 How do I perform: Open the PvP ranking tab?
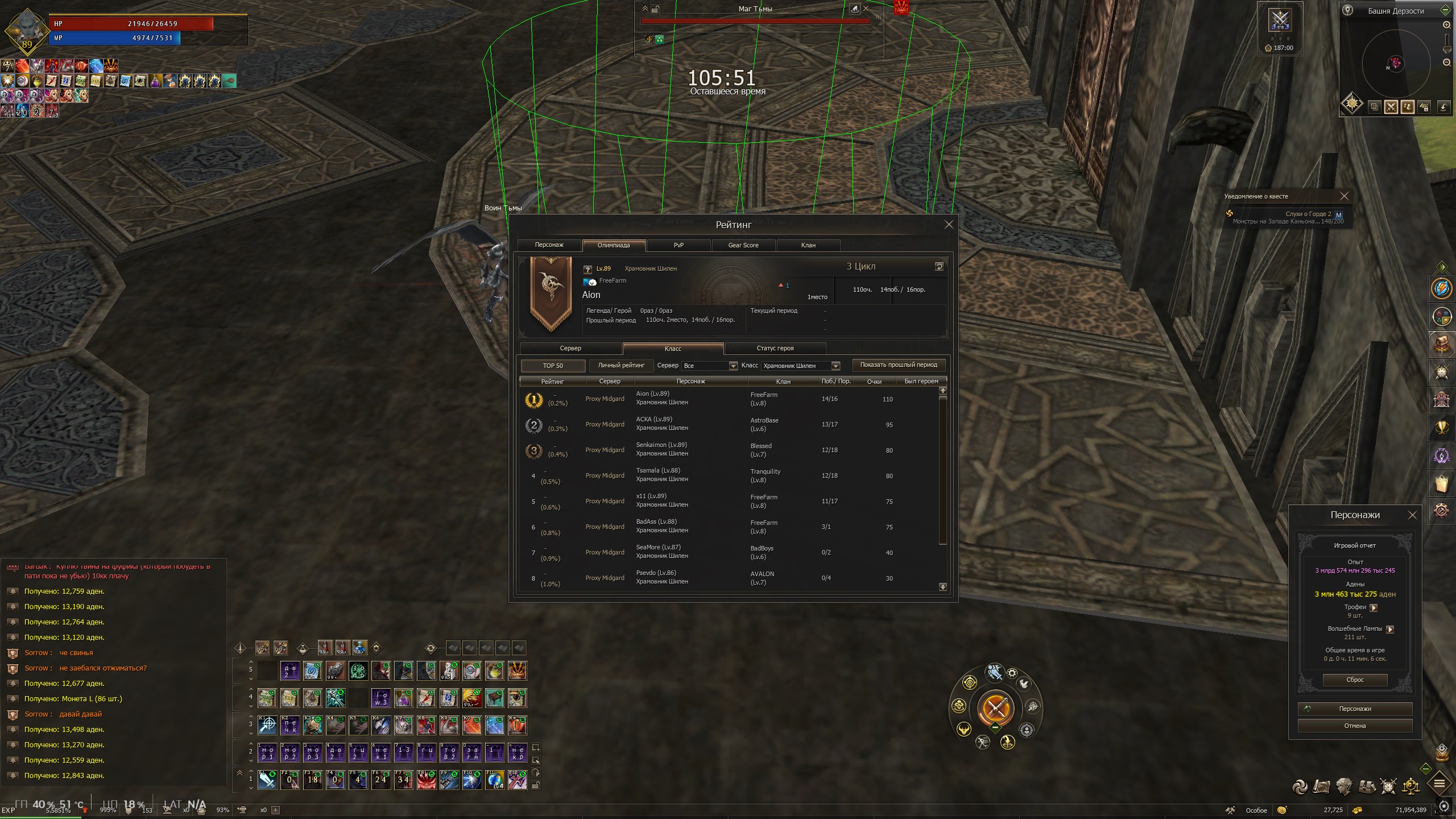(679, 245)
